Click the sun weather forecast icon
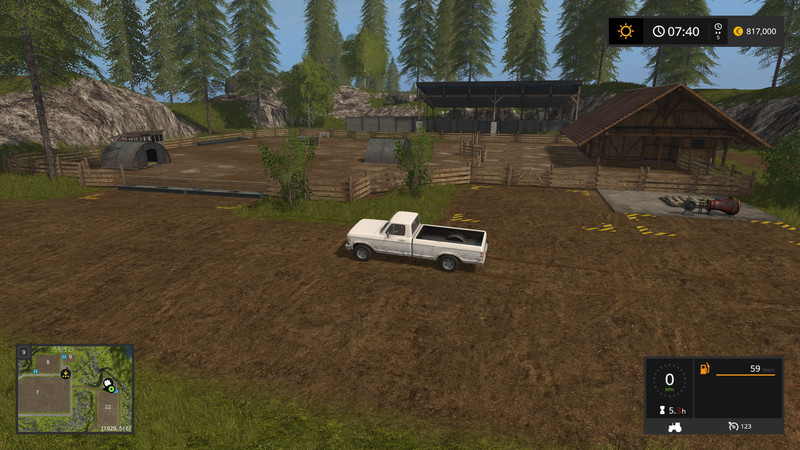The height and width of the screenshot is (450, 800). click(626, 31)
